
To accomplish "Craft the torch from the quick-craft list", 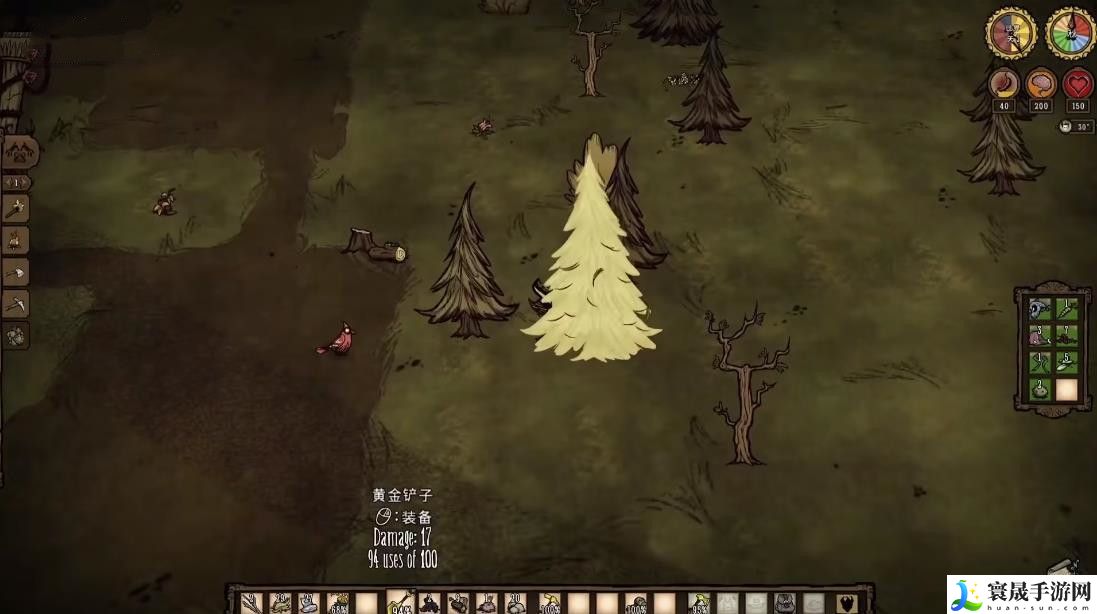I will coord(15,209).
